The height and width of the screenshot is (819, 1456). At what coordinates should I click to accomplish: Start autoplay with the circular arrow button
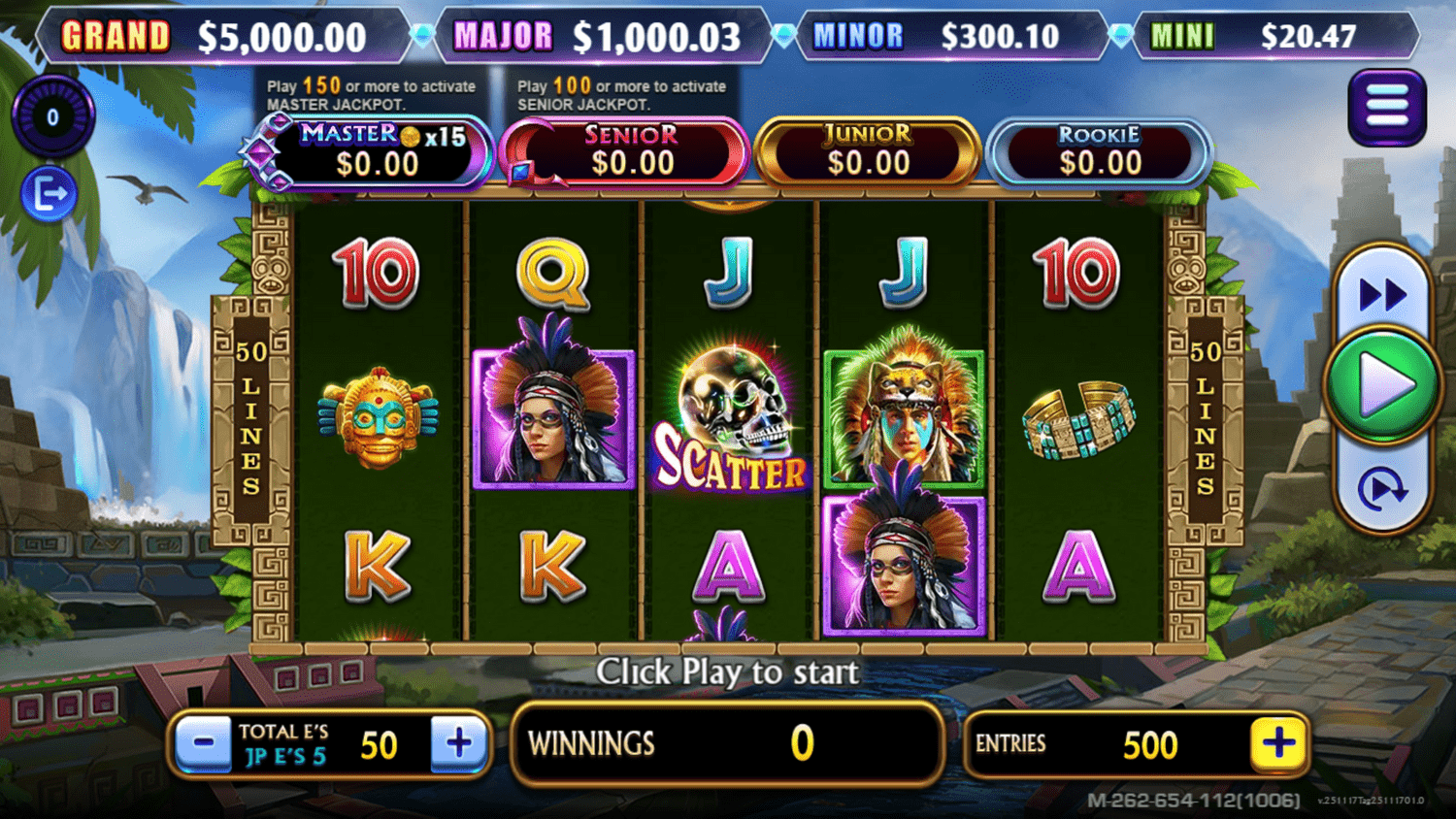click(1382, 488)
